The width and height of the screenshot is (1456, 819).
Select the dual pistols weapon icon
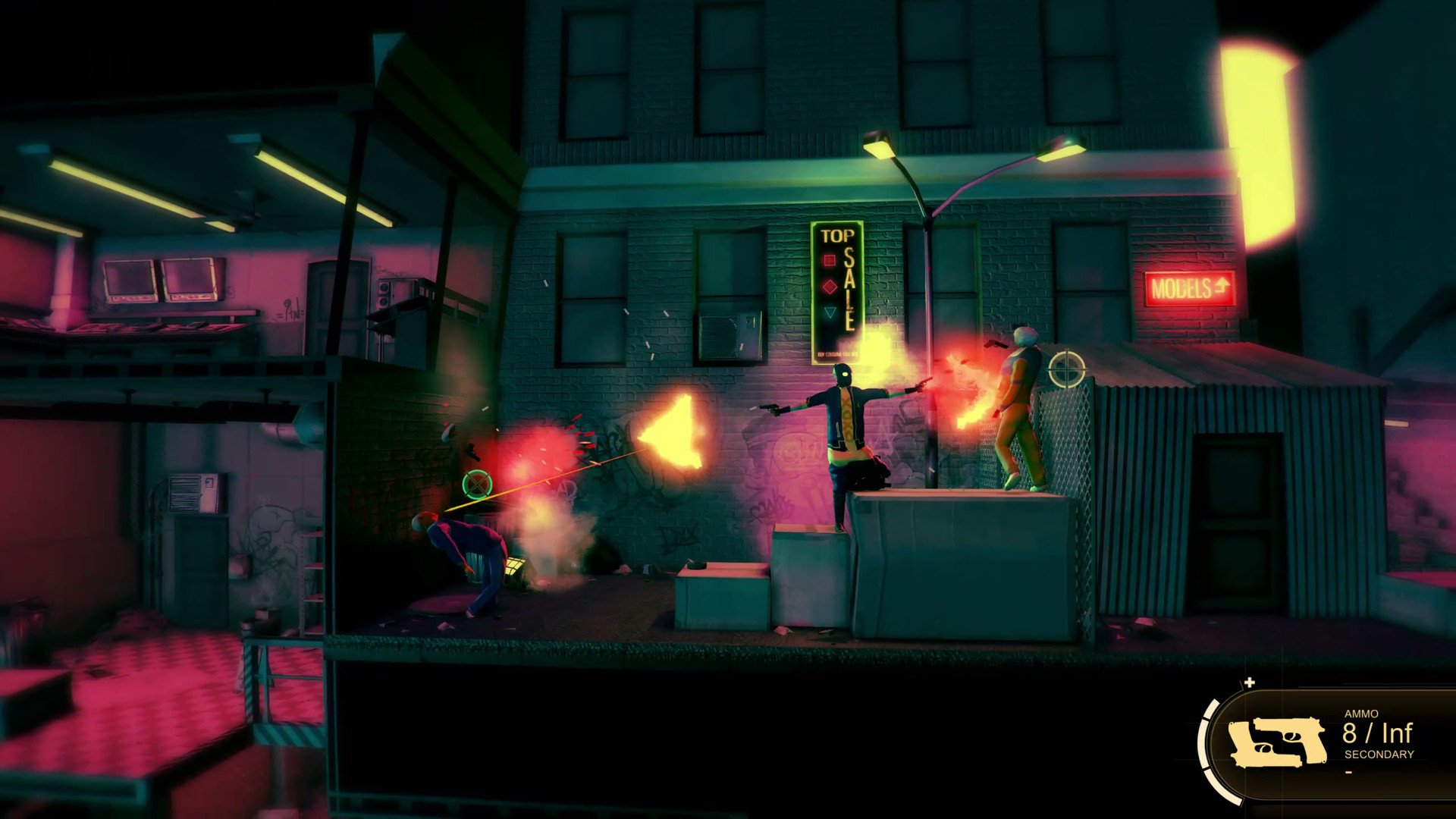[x=1277, y=742]
